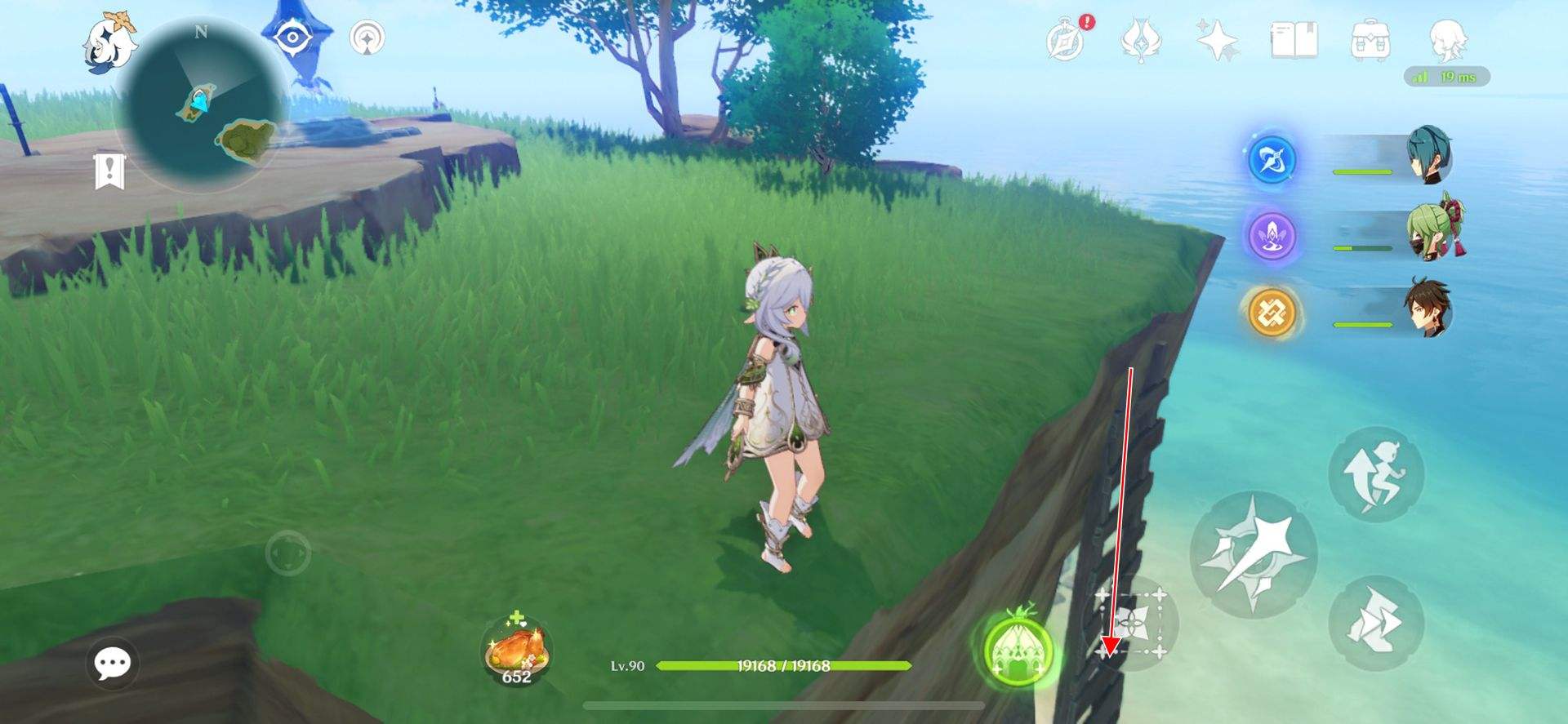Open the Adventurer Handbook with notification badge
Screen dimensions: 1568x724
(x=1063, y=39)
